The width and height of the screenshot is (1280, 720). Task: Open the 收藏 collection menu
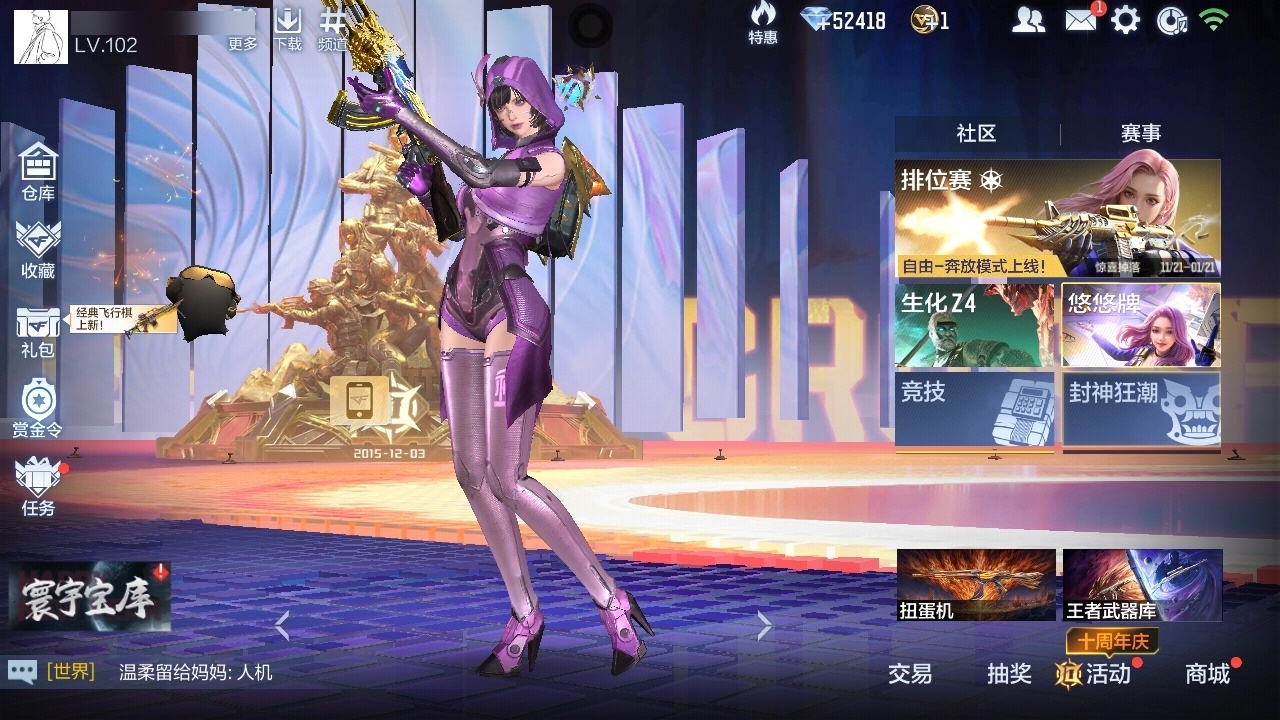pos(38,249)
